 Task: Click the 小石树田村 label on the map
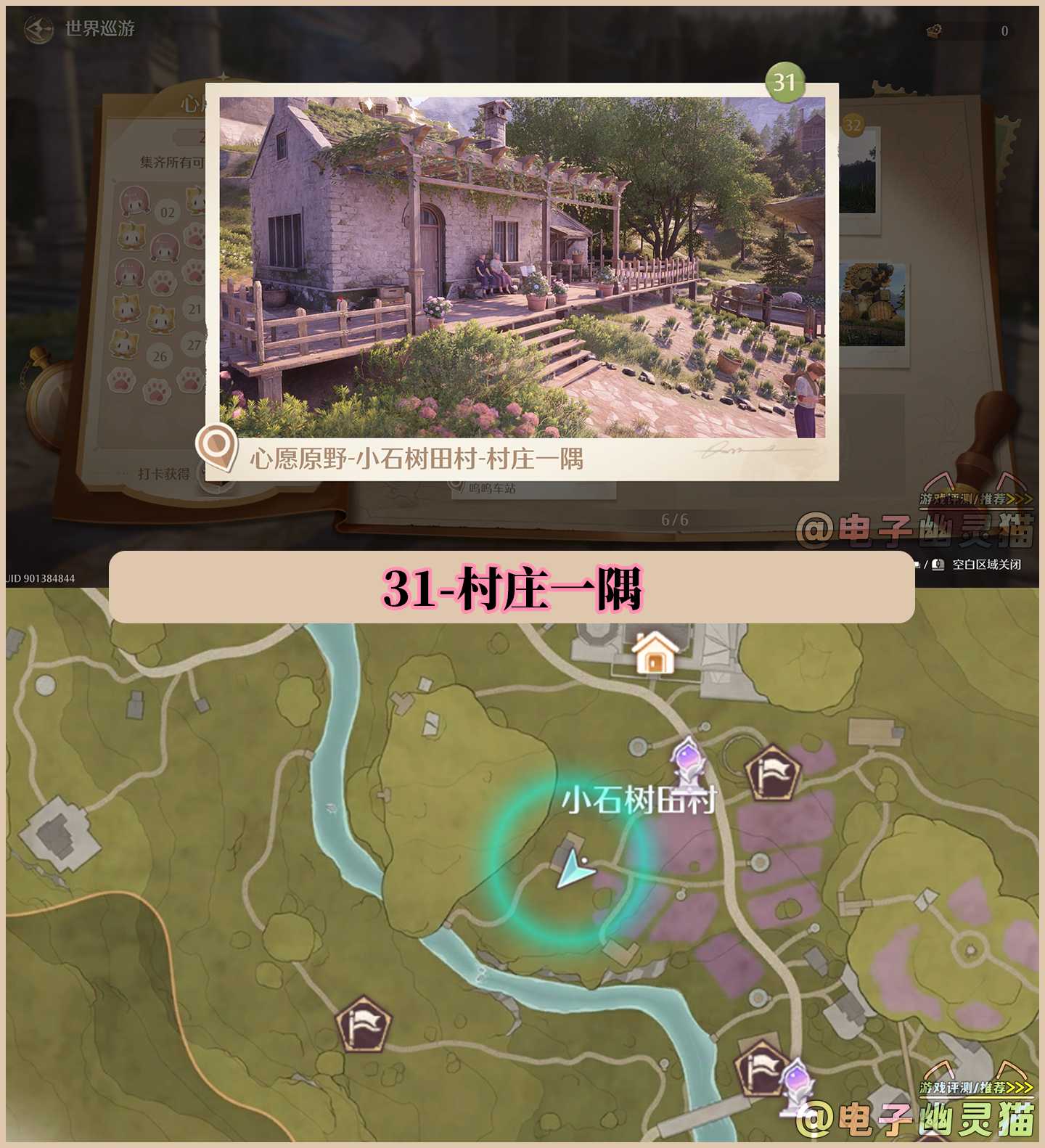pyautogui.click(x=640, y=801)
